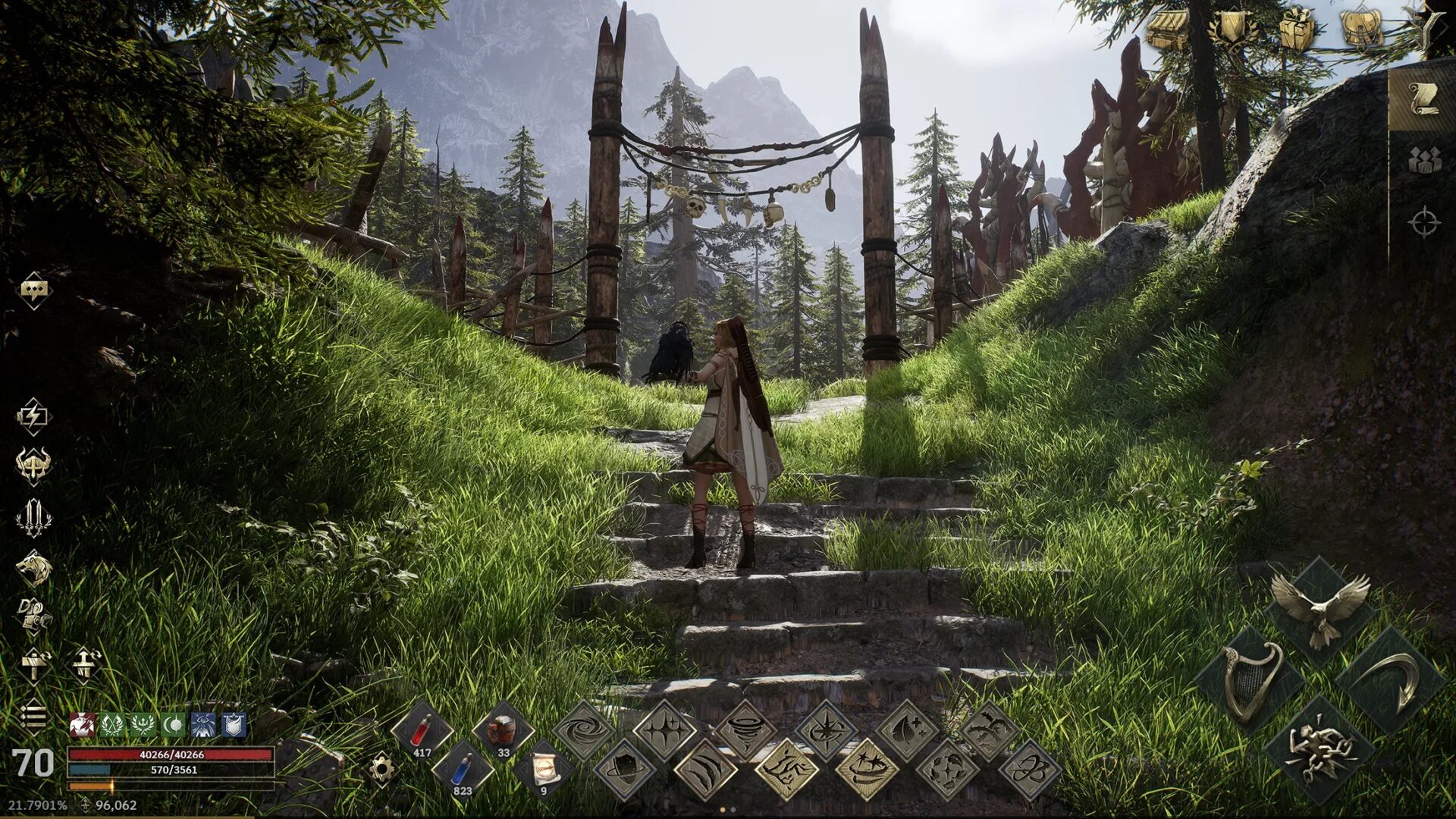
Task: Drink the blue mana potion showing 823
Action: click(x=461, y=770)
